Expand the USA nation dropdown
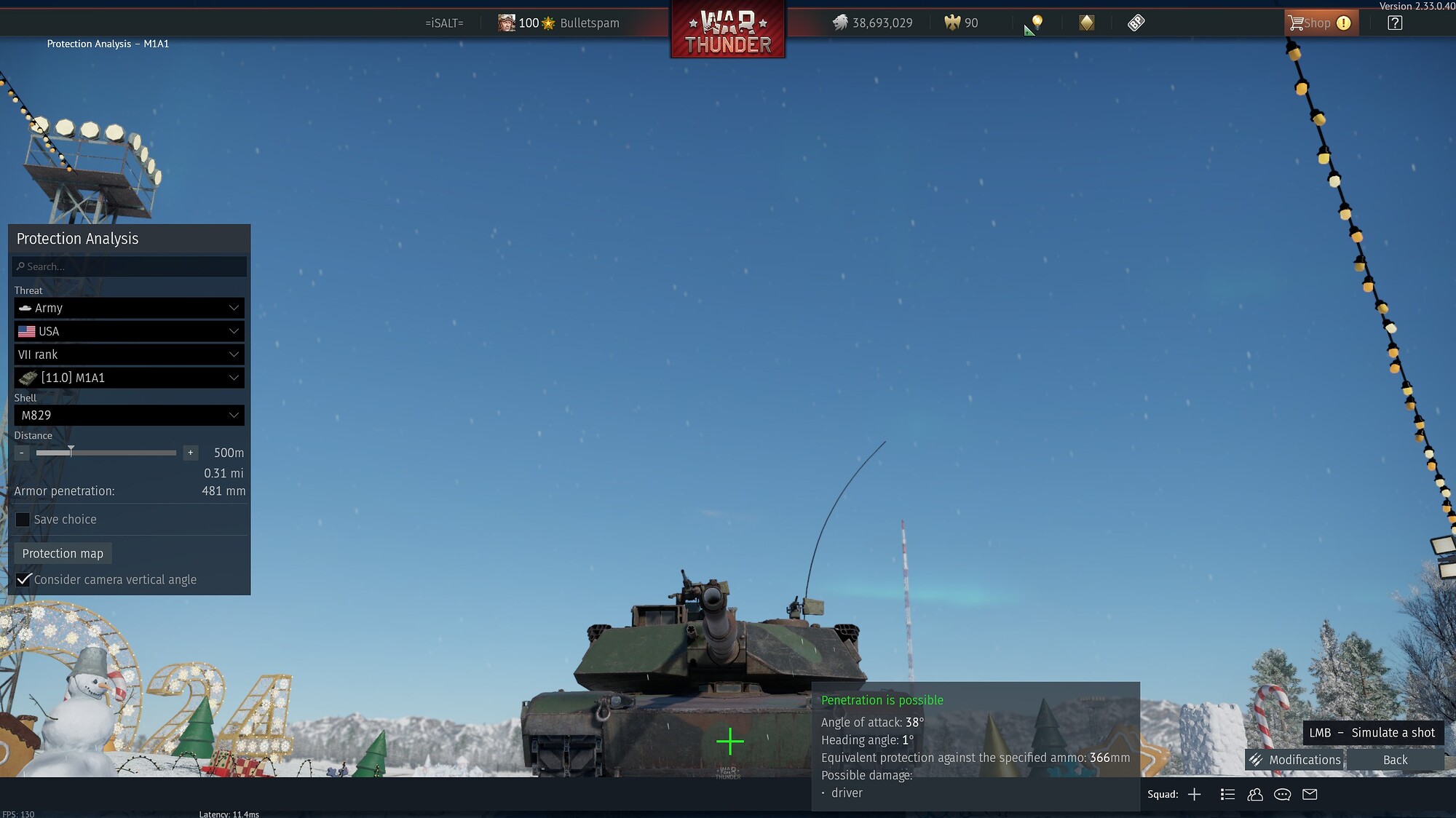The width and height of the screenshot is (1456, 818). coord(129,331)
